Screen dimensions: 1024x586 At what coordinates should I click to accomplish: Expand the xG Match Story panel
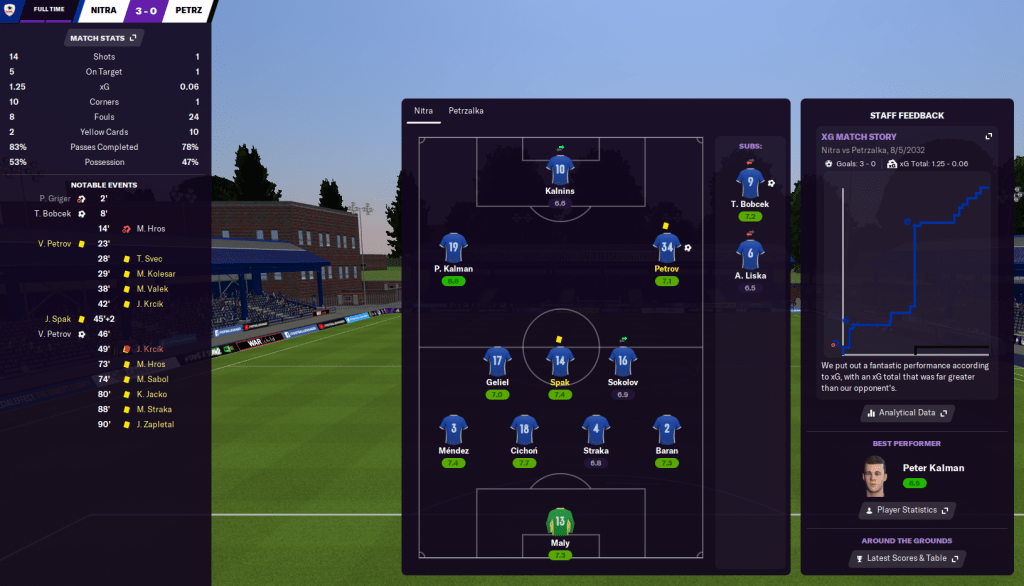(989, 136)
